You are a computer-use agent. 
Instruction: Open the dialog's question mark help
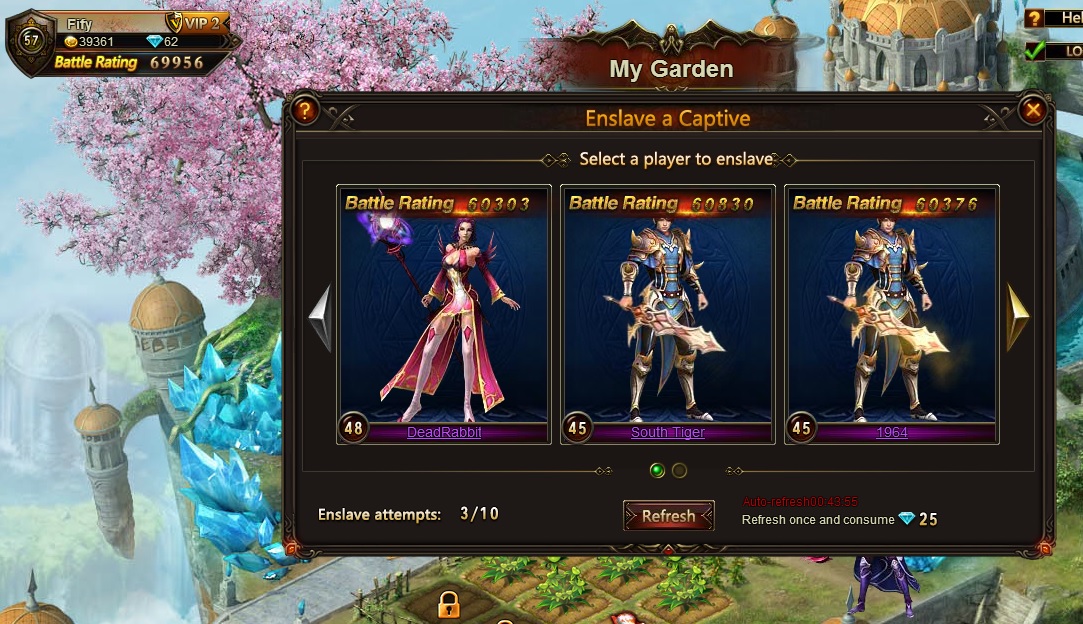[x=305, y=110]
